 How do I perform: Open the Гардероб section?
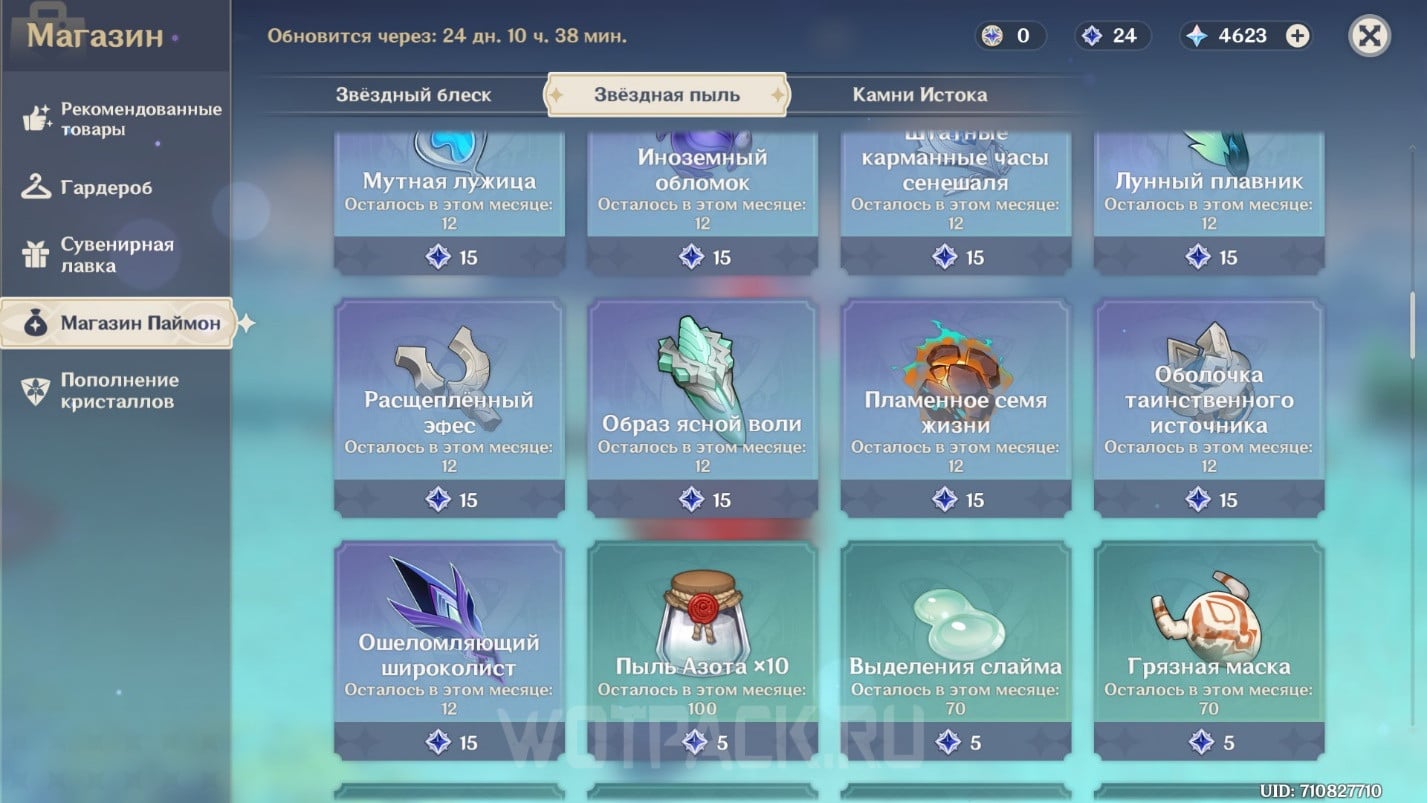pos(105,187)
